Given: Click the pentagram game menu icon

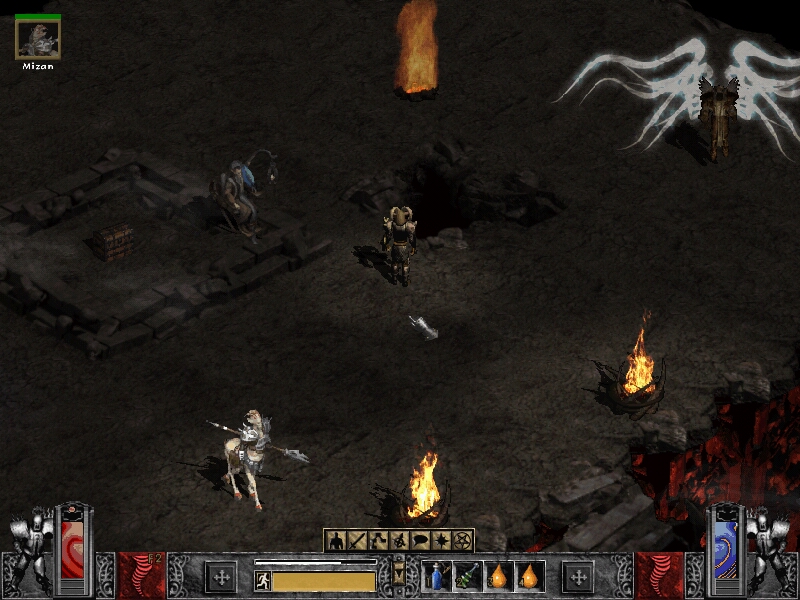Looking at the screenshot, I should pos(463,541).
